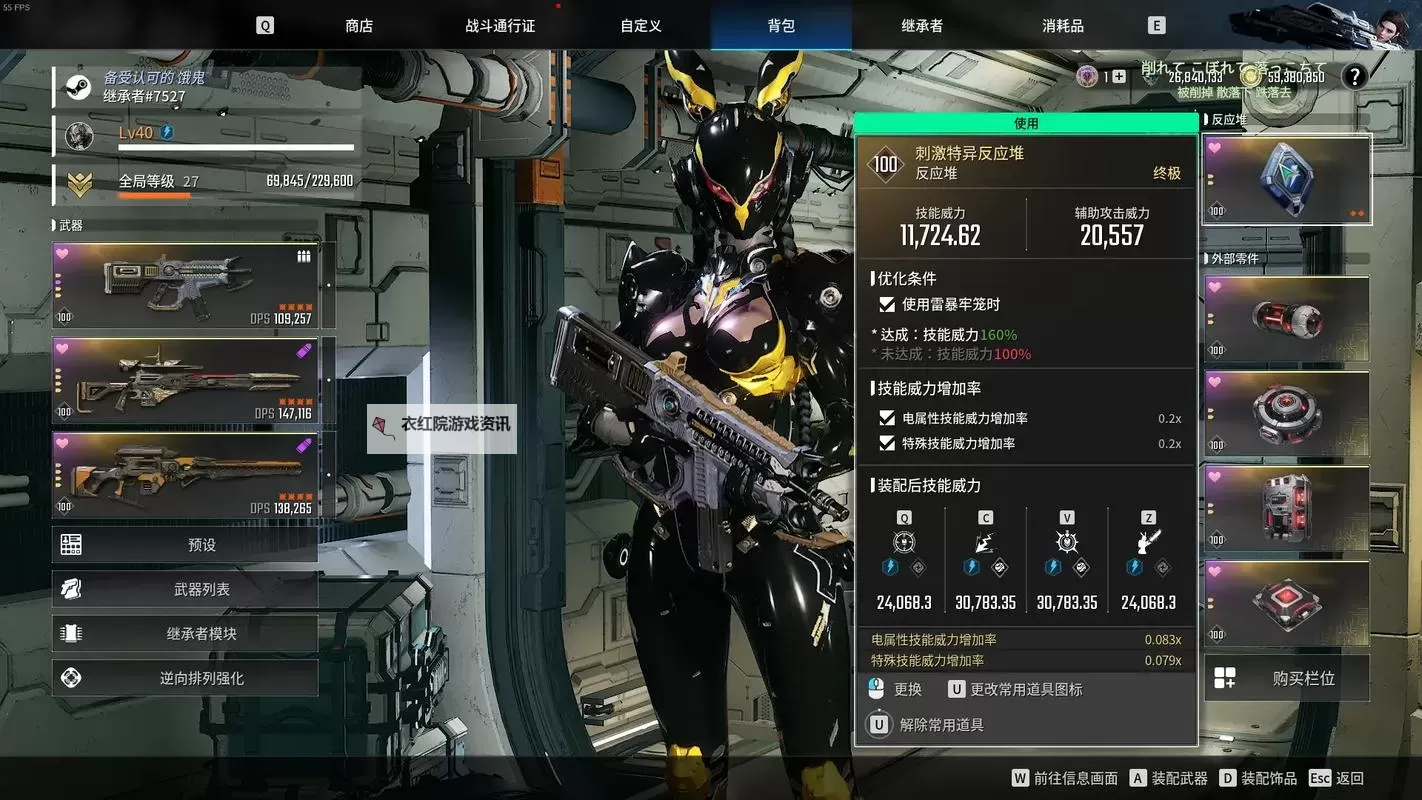Open the question mark help icon
The width and height of the screenshot is (1422, 800).
(x=1354, y=76)
